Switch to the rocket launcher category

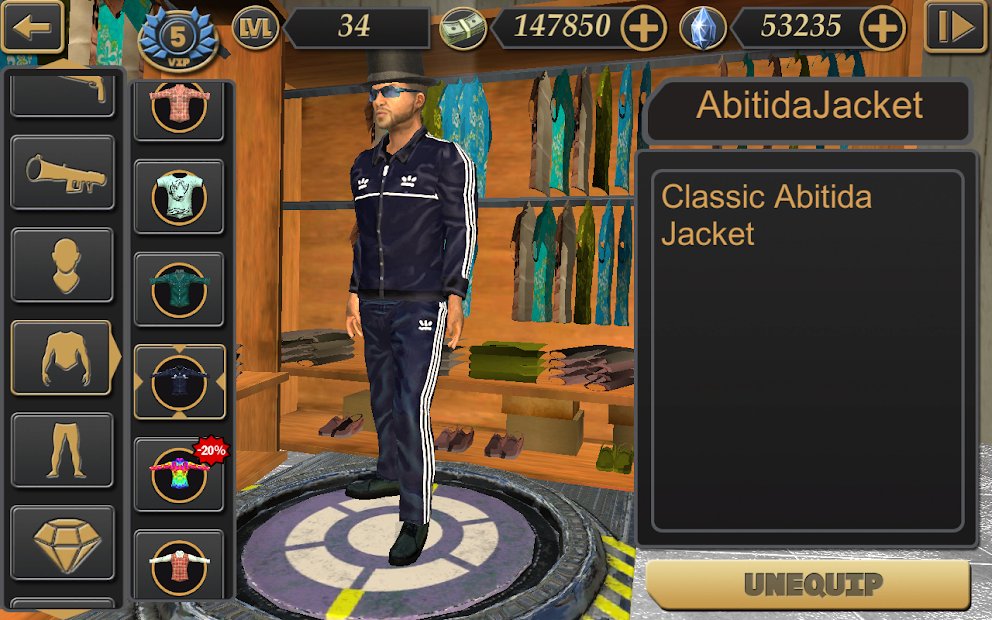click(x=62, y=172)
